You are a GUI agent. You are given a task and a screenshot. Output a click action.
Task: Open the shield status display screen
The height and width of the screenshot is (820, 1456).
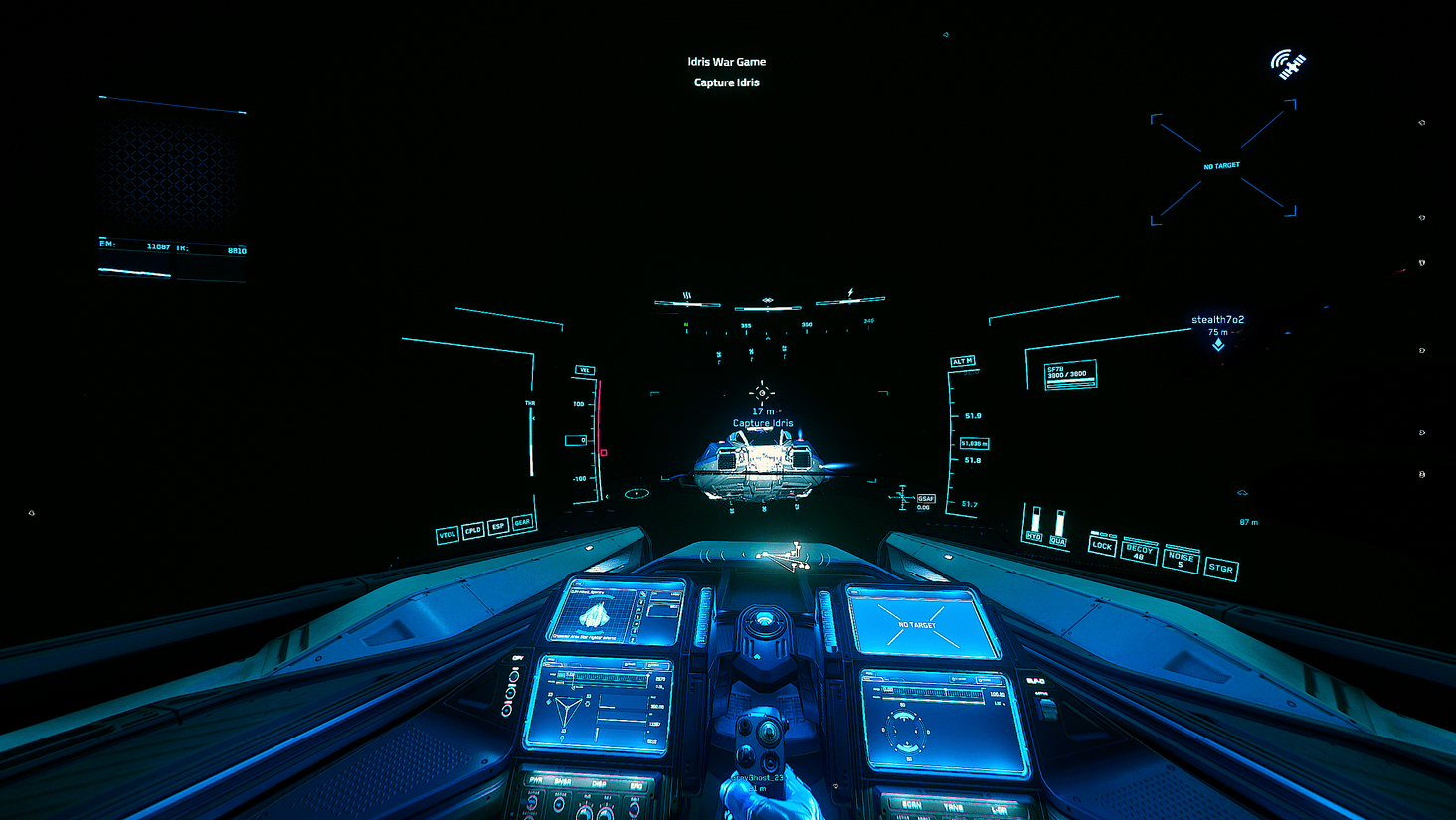[x=941, y=723]
